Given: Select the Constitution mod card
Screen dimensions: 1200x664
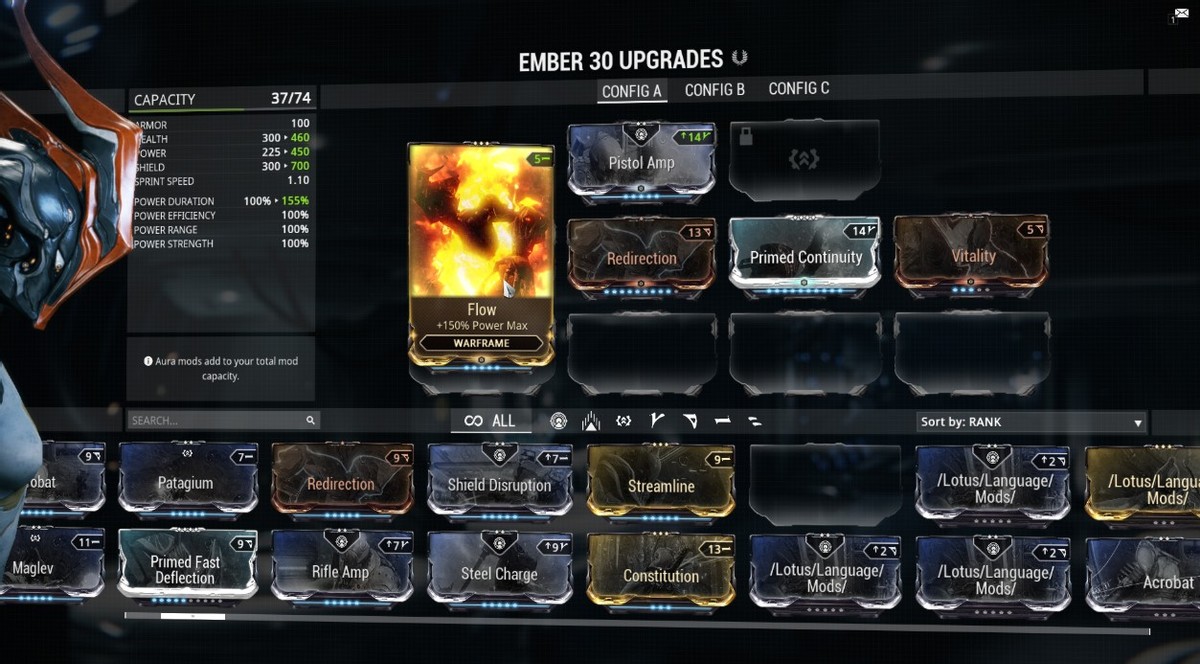Looking at the screenshot, I should click(660, 574).
